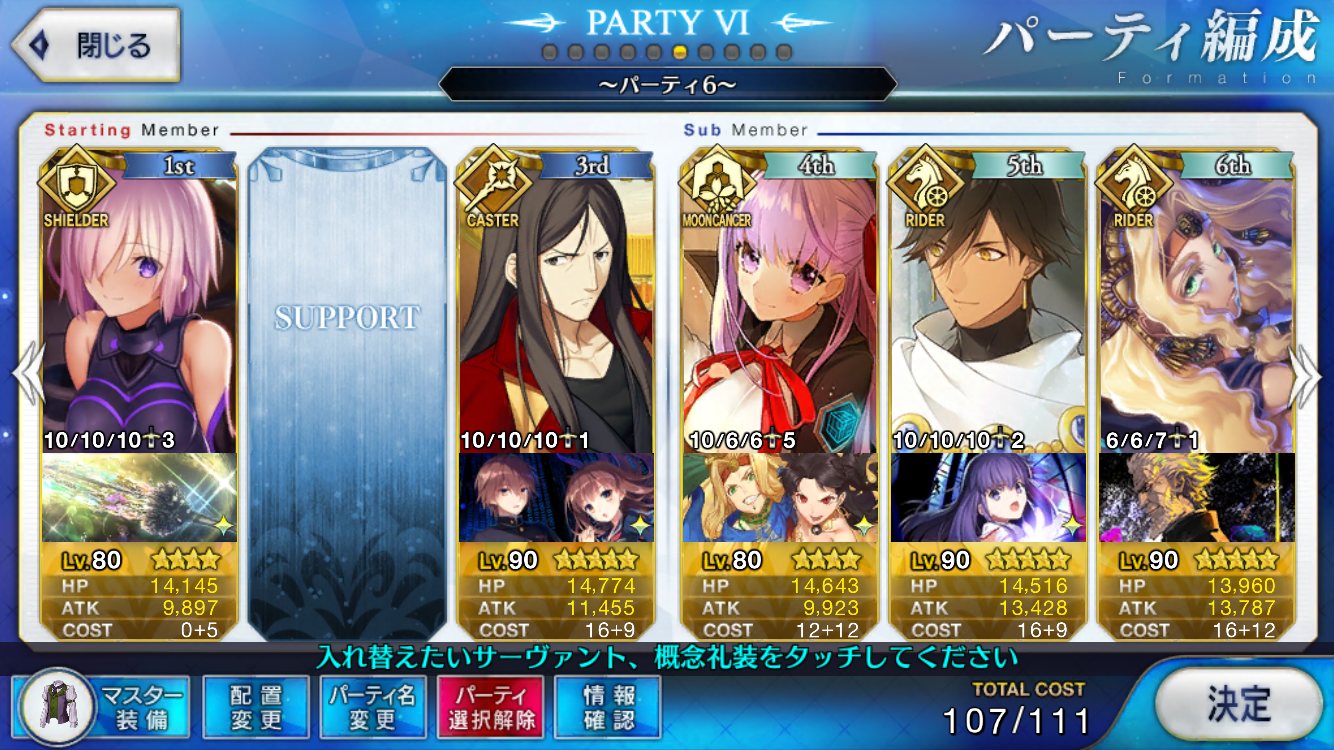Image resolution: width=1334 pixels, height=750 pixels.
Task: Select the Caster servant in 3rd slot
Action: (556, 310)
